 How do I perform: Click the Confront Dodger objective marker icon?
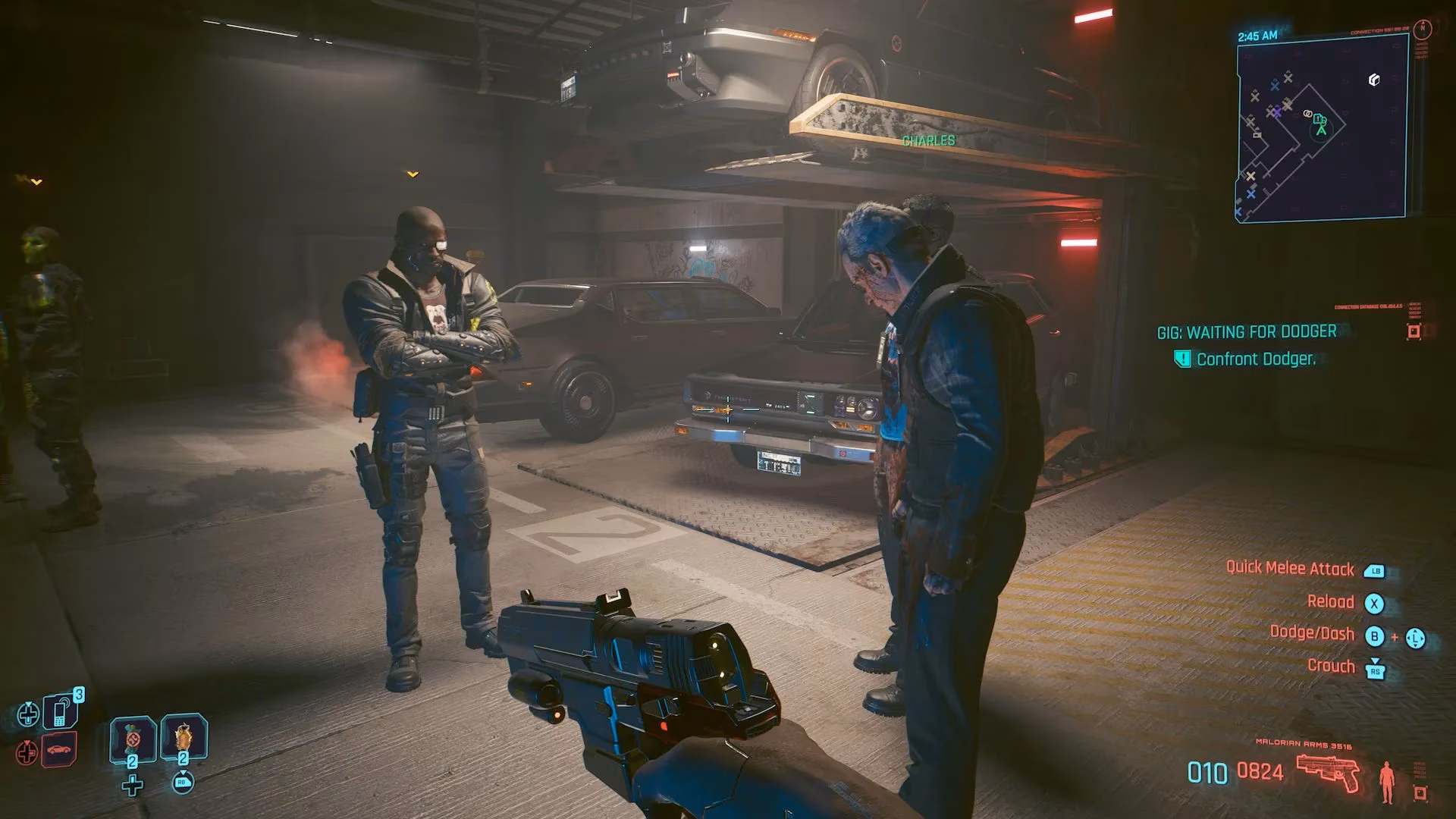point(1181,359)
